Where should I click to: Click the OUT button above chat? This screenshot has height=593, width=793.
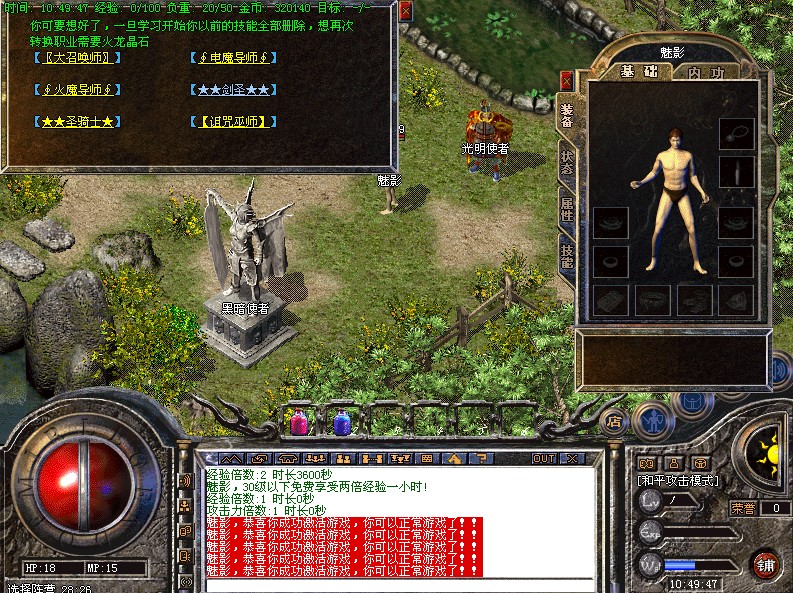pos(544,459)
